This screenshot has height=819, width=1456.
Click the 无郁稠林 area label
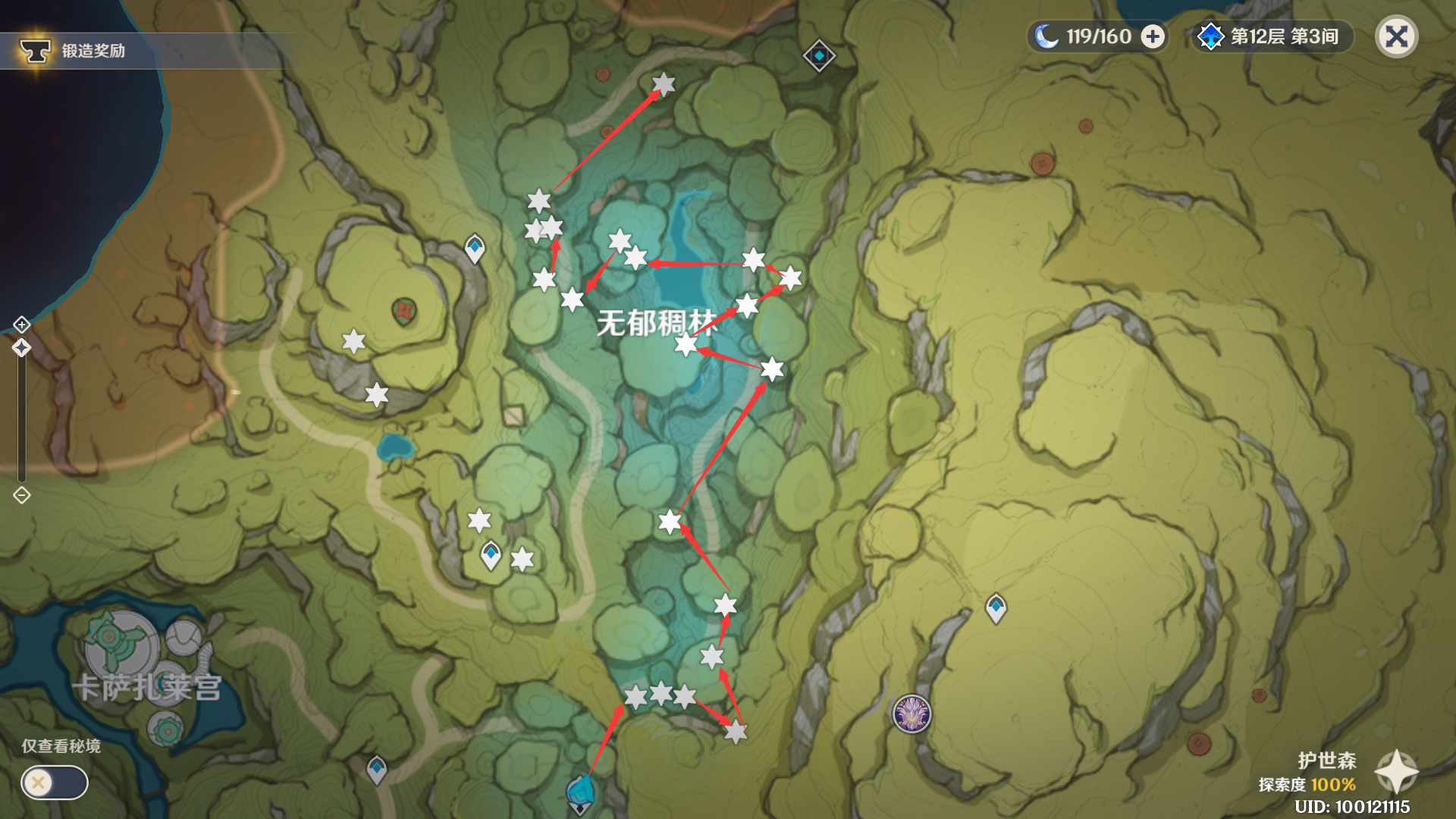click(x=657, y=324)
